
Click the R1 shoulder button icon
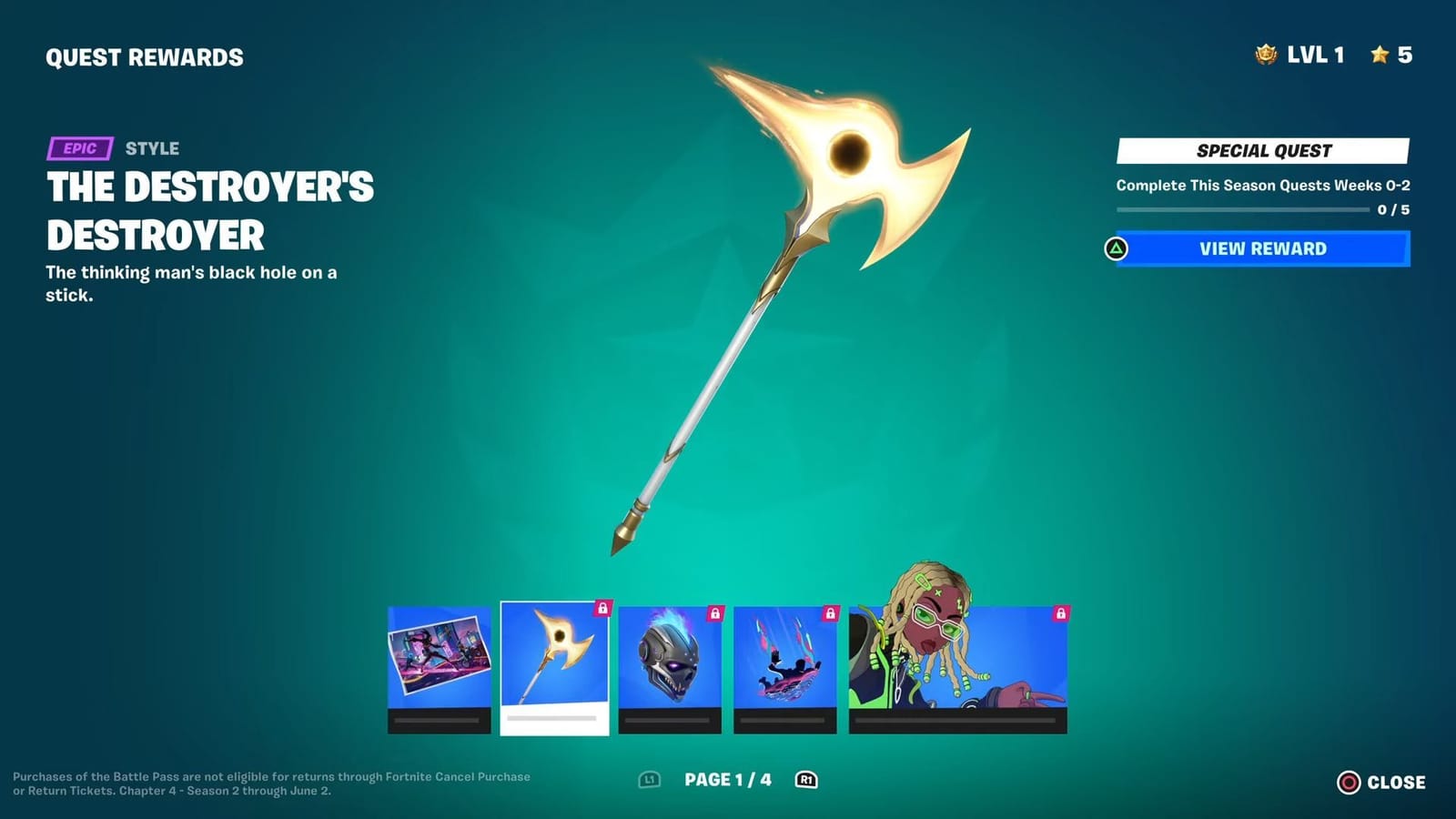[x=806, y=780]
